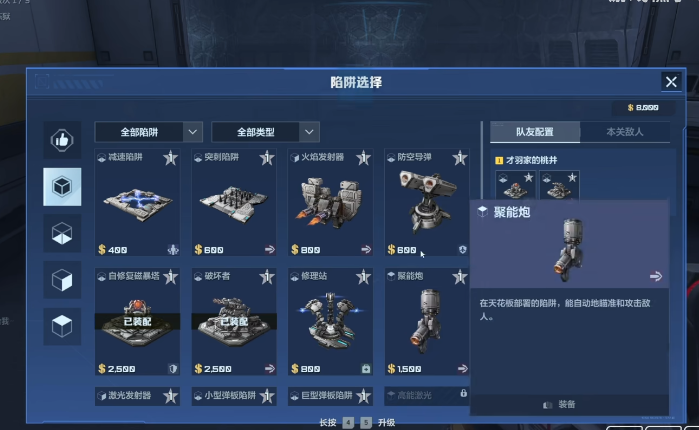This screenshot has height=430, width=699.
Task: Switch to the 本关敌人 level enemies tab
Action: pos(625,132)
